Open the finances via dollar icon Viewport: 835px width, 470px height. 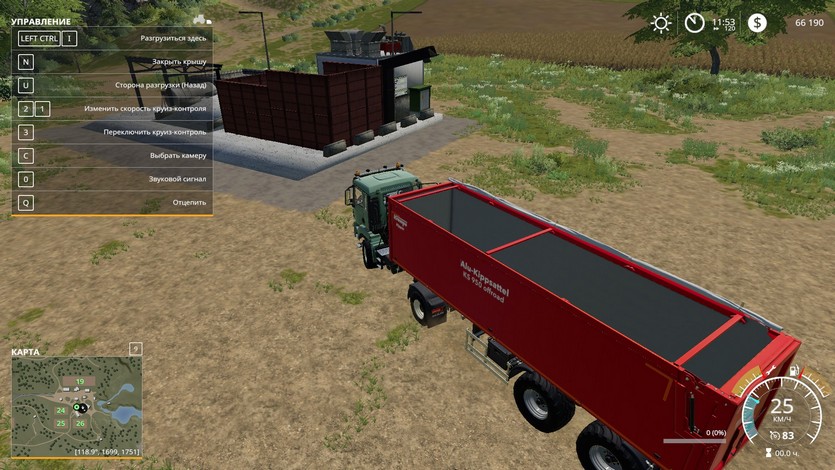click(x=757, y=23)
